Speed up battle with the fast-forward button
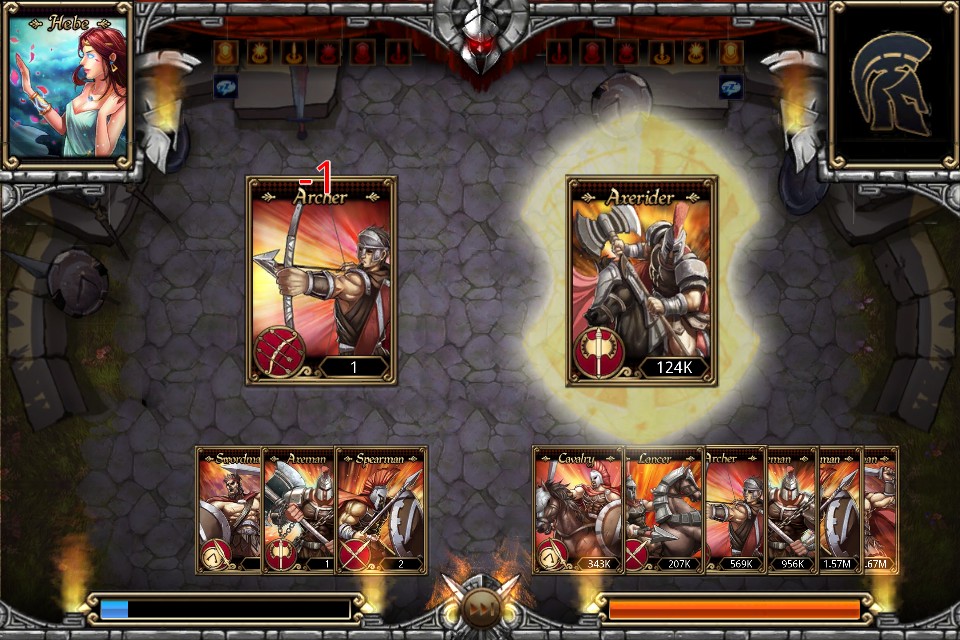Image resolution: width=960 pixels, height=640 pixels. coord(480,608)
